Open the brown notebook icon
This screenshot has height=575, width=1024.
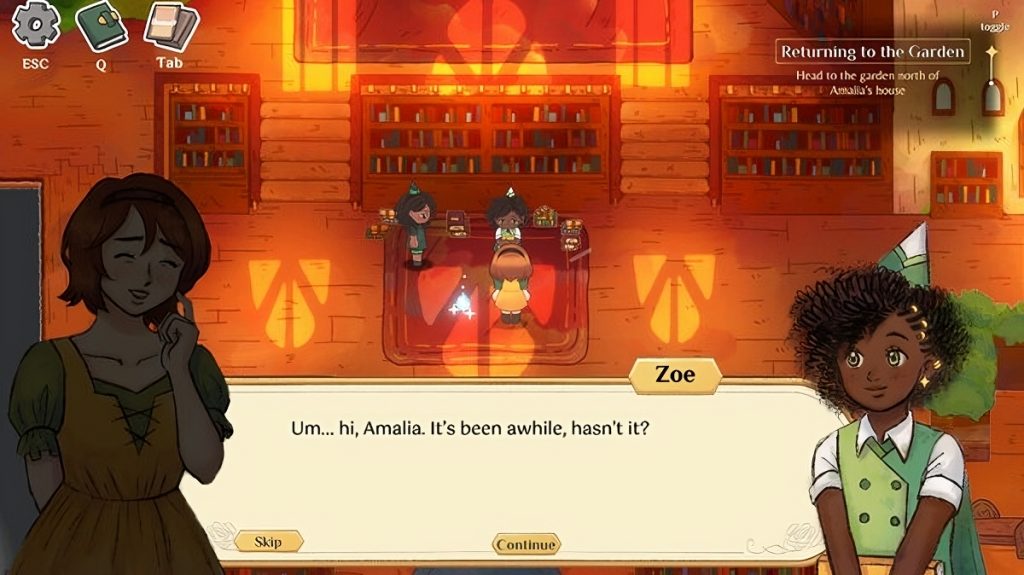point(170,26)
